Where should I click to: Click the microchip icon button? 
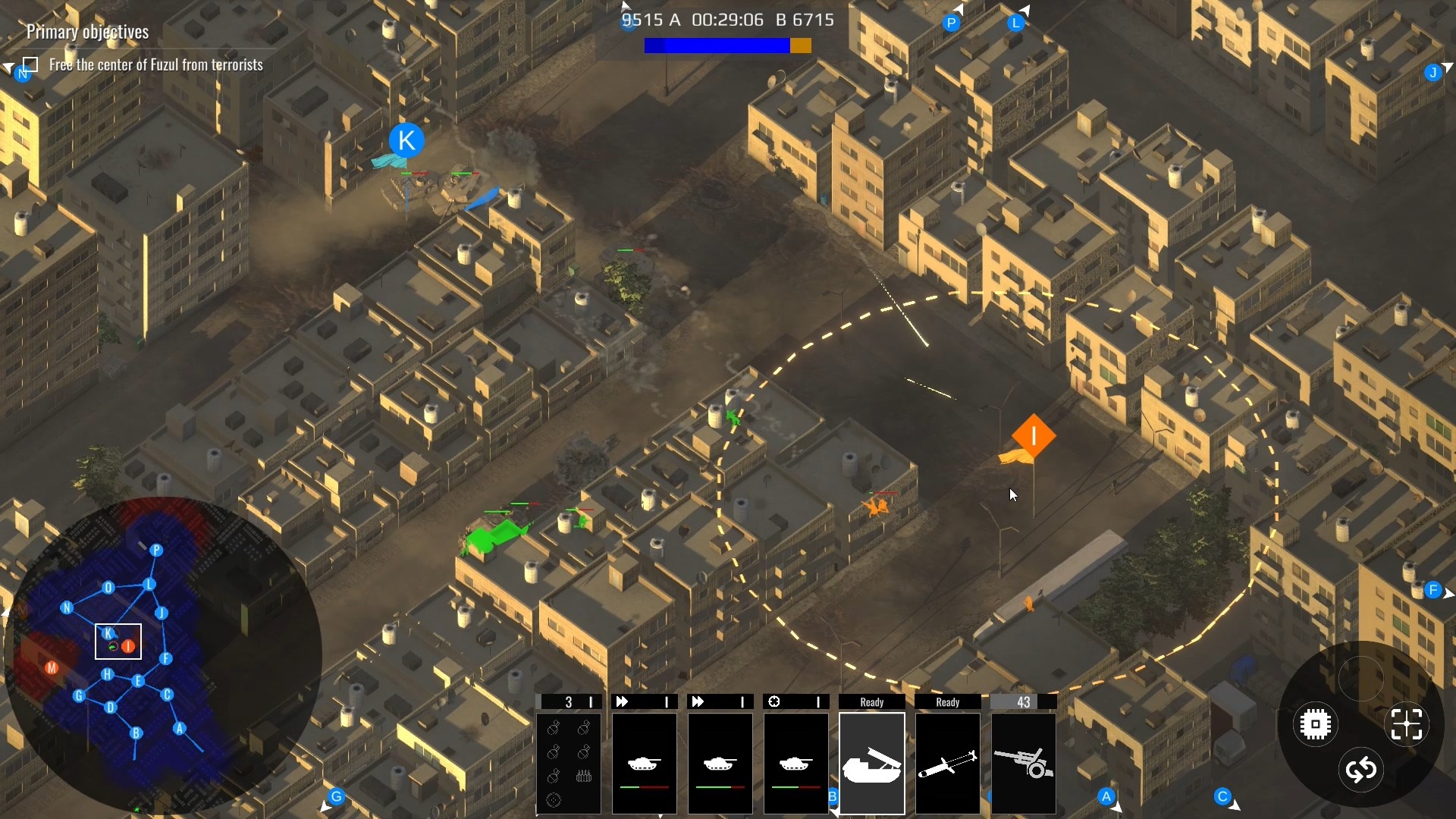[1315, 725]
